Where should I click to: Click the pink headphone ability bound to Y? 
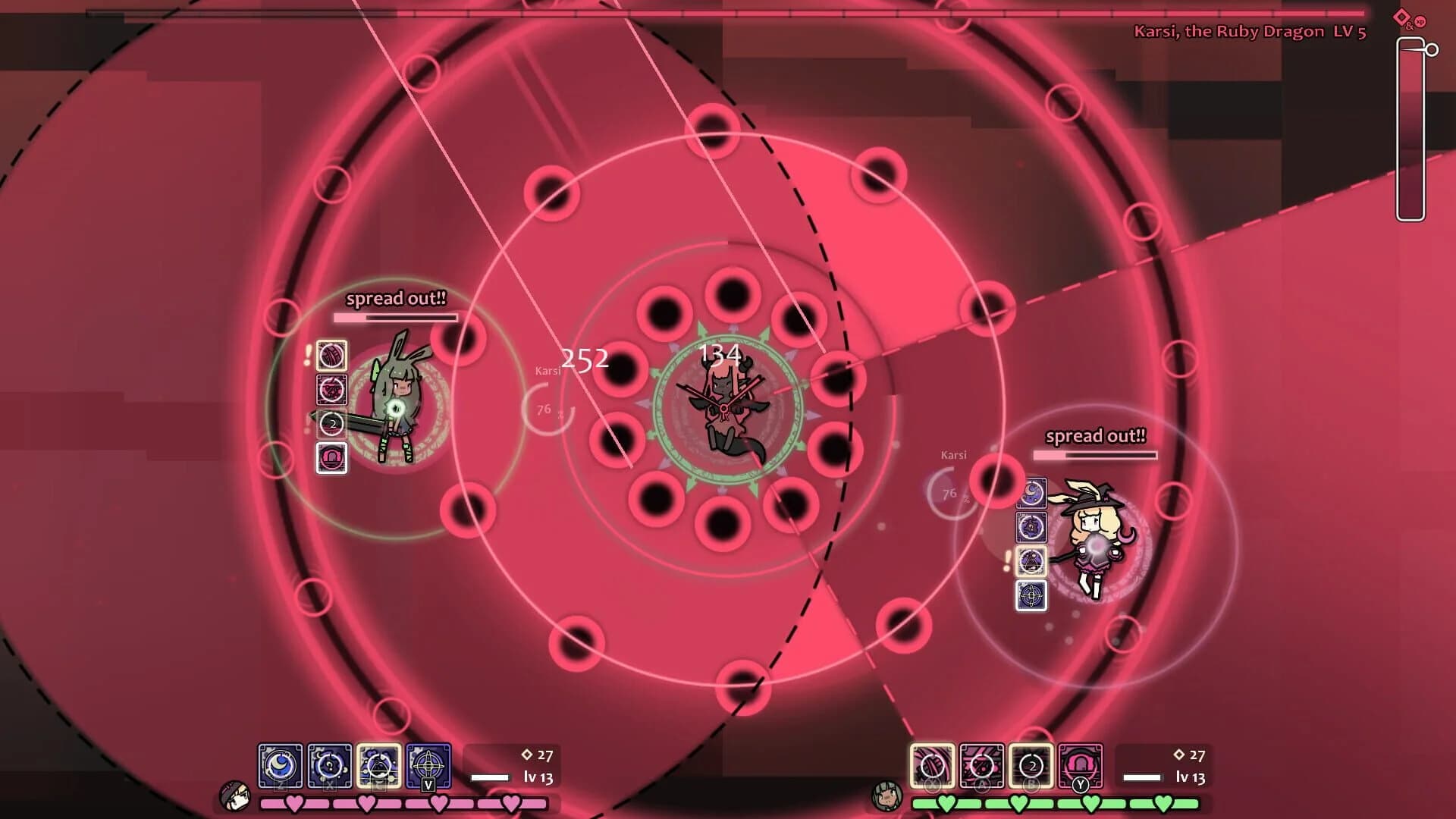(1081, 766)
